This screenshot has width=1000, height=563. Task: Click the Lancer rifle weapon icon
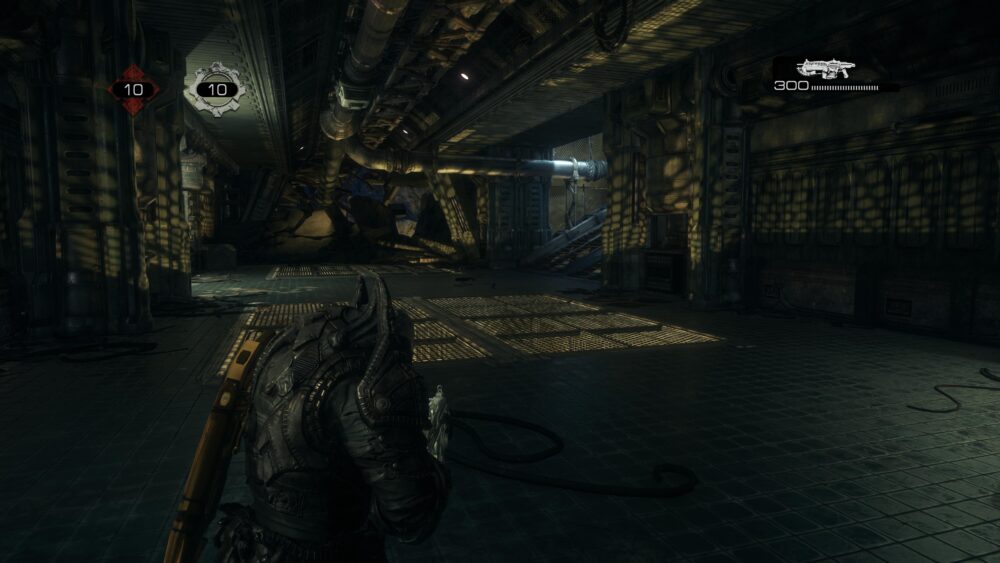[825, 69]
